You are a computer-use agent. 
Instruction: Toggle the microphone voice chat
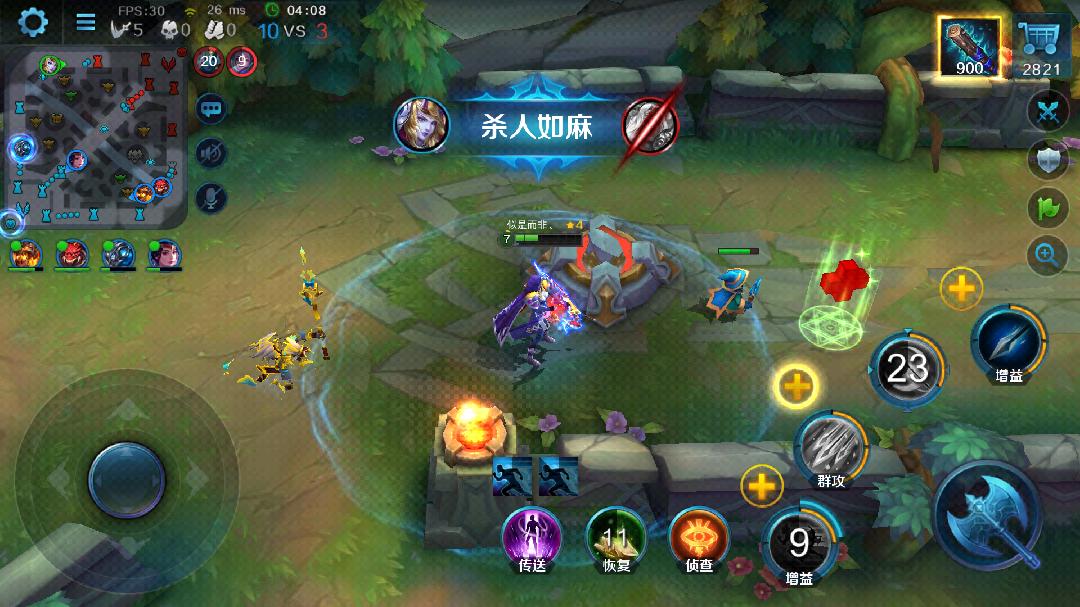pos(211,197)
